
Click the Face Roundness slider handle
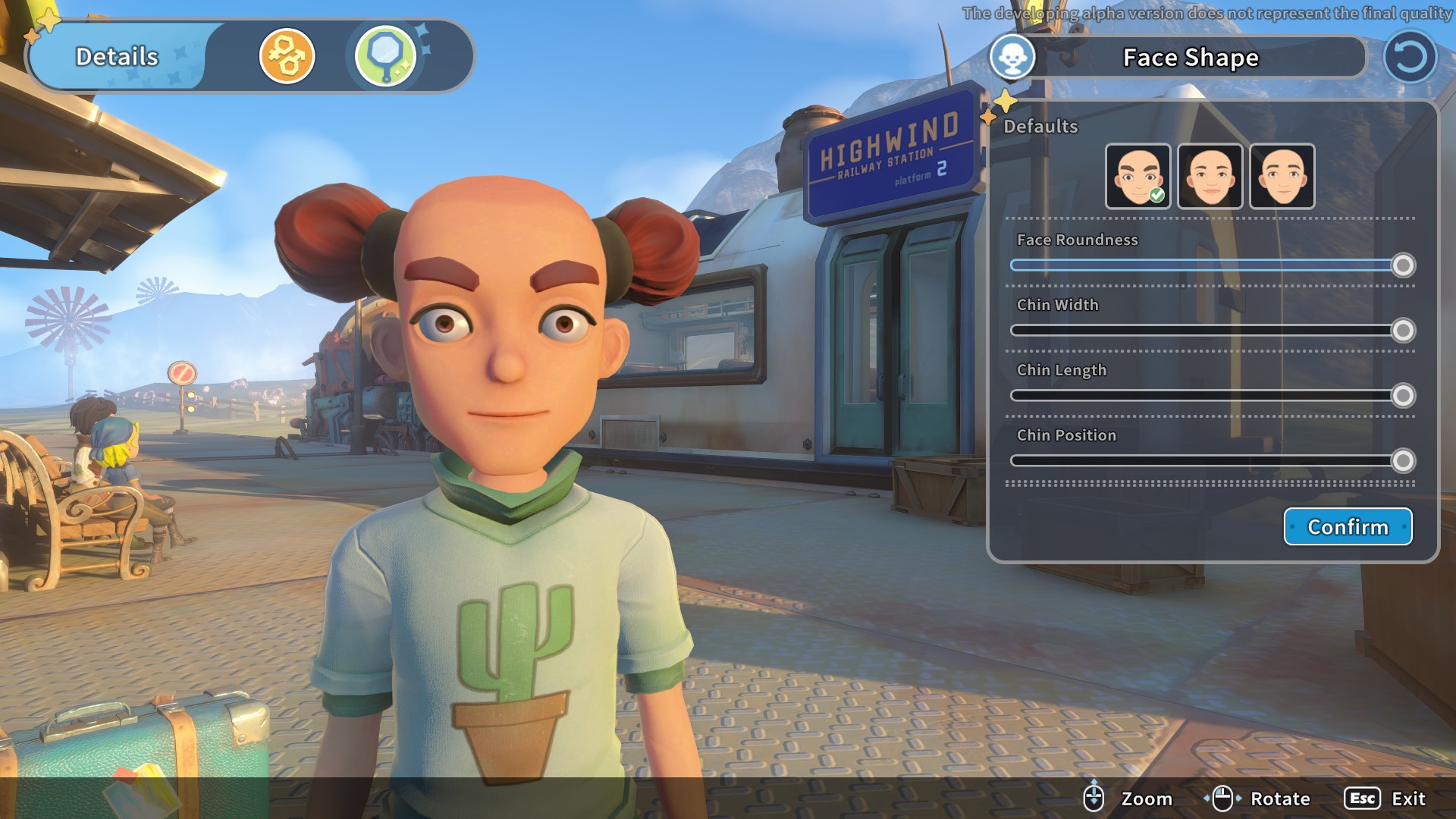click(1403, 265)
